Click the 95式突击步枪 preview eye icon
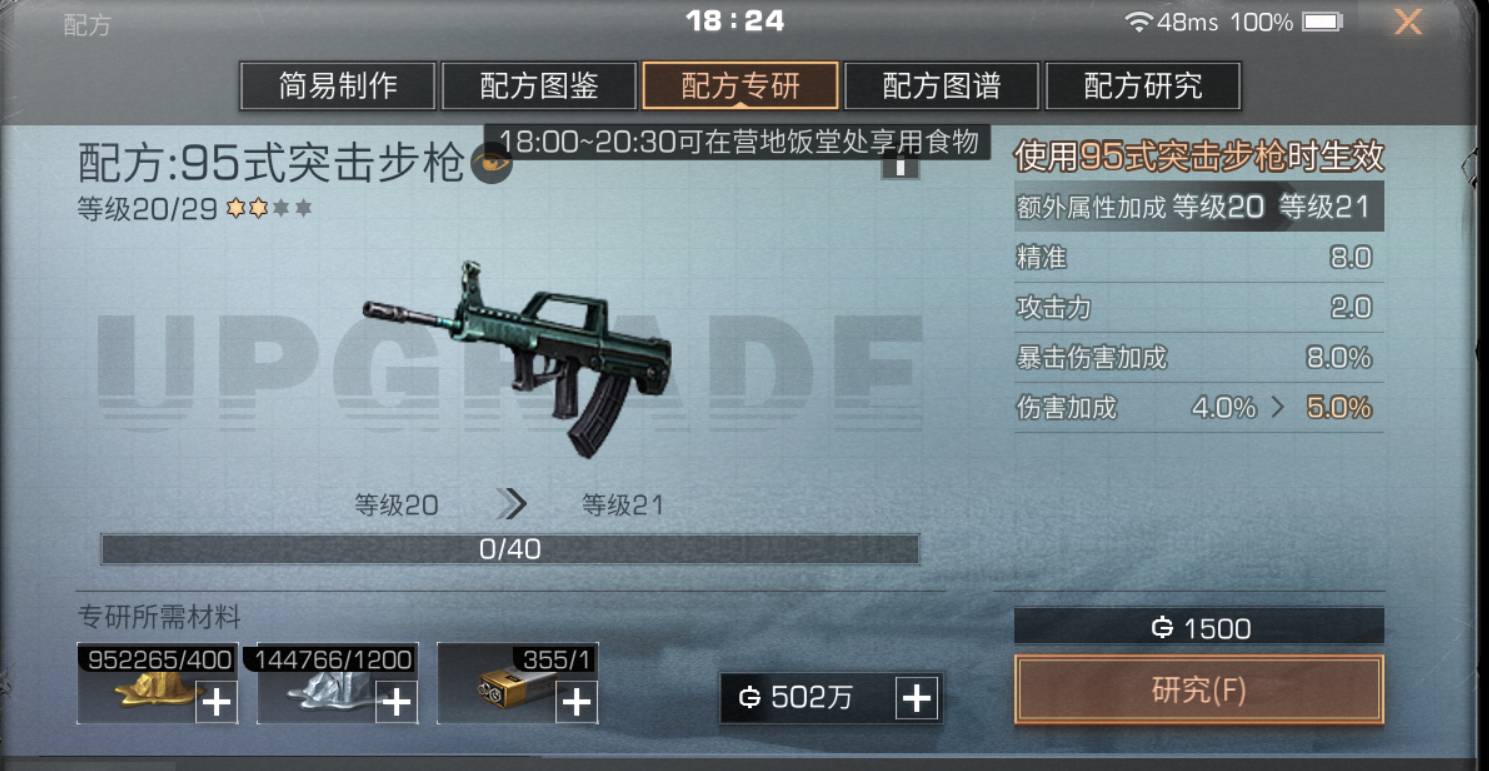This screenshot has height=771, width=1489. click(x=491, y=163)
